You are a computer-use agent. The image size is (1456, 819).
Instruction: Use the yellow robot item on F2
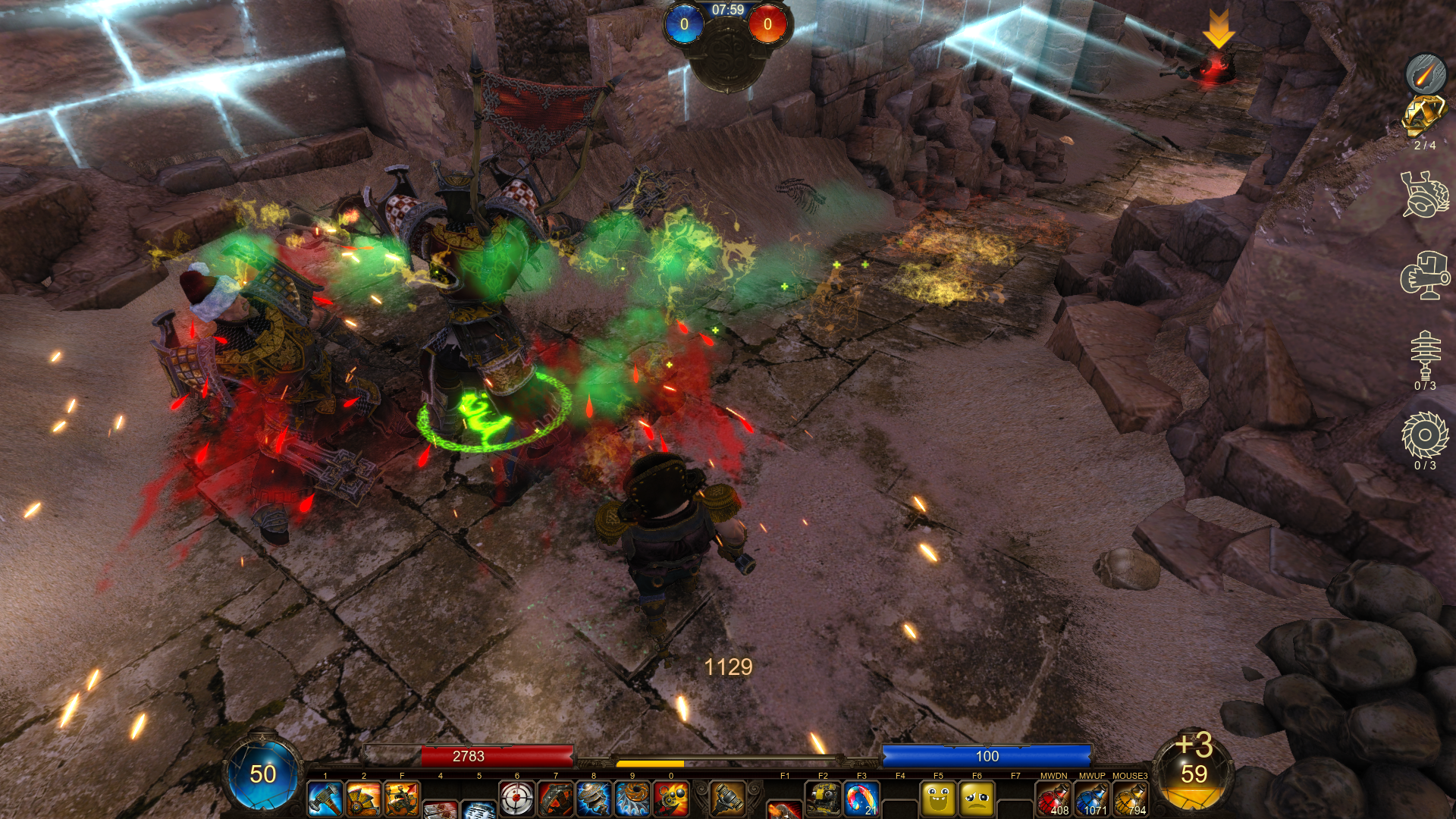click(823, 799)
